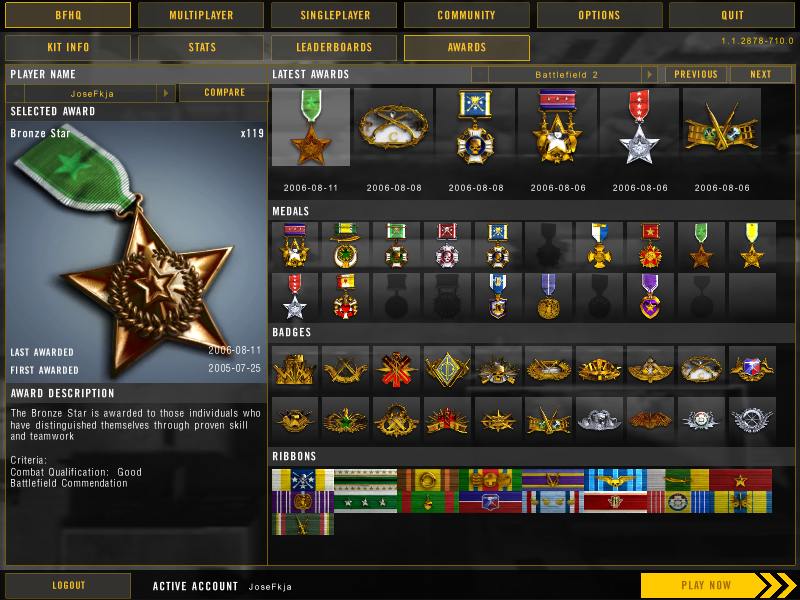Select the Community menu
The image size is (800, 600).
tap(466, 15)
